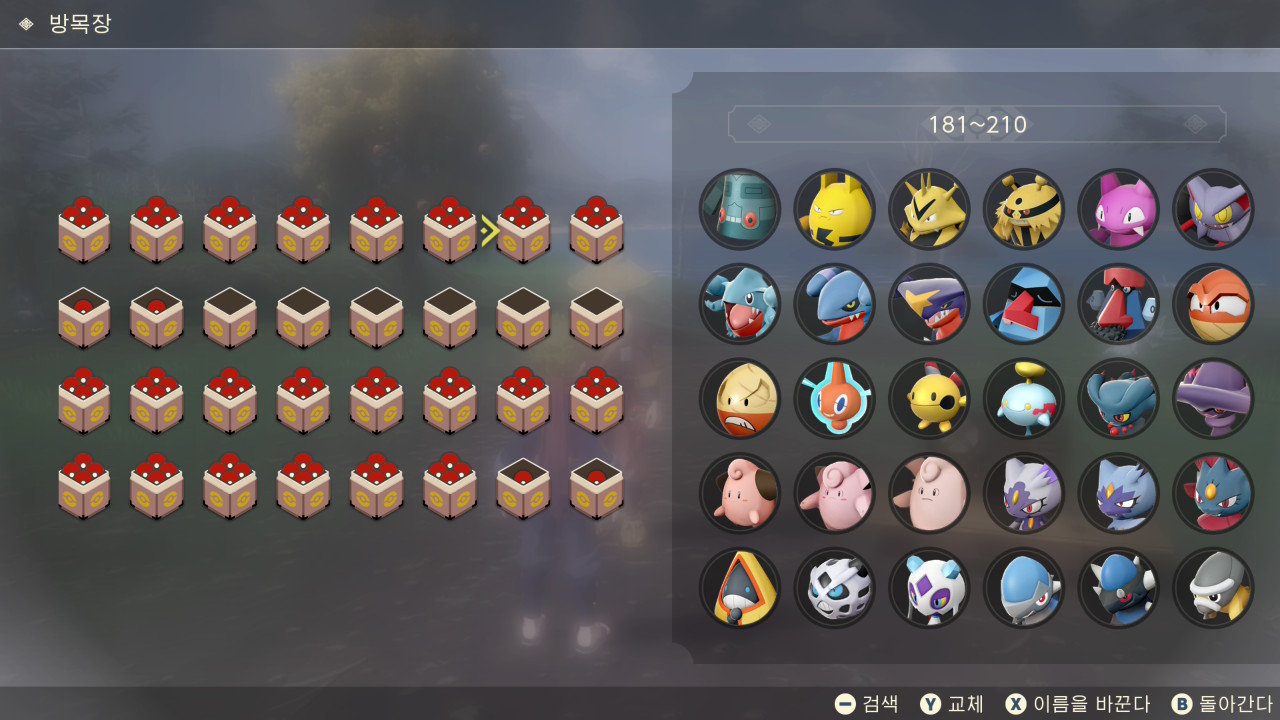Image resolution: width=1280 pixels, height=720 pixels.
Task: Select the Bronzong portrait
Action: pyautogui.click(x=740, y=209)
